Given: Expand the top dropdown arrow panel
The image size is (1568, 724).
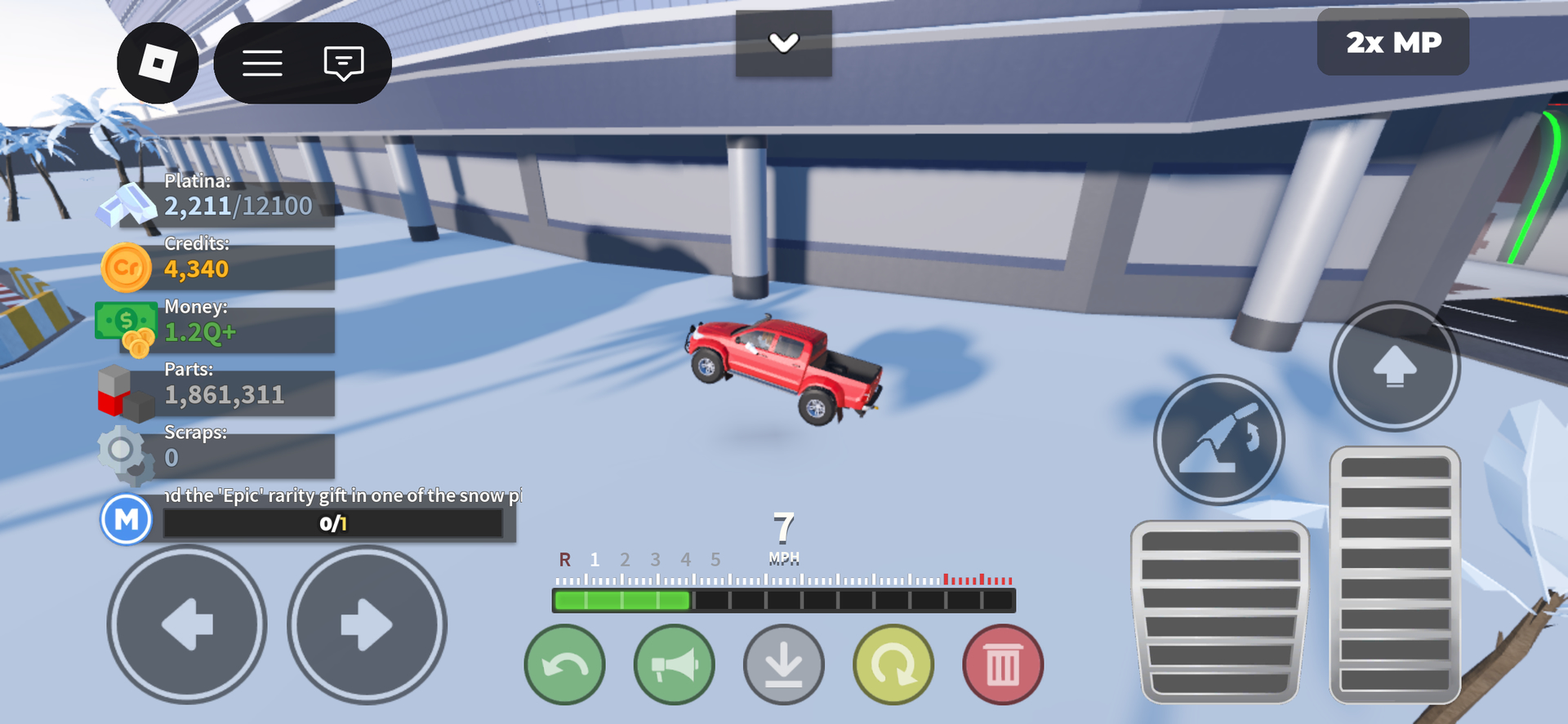Looking at the screenshot, I should click(x=783, y=43).
